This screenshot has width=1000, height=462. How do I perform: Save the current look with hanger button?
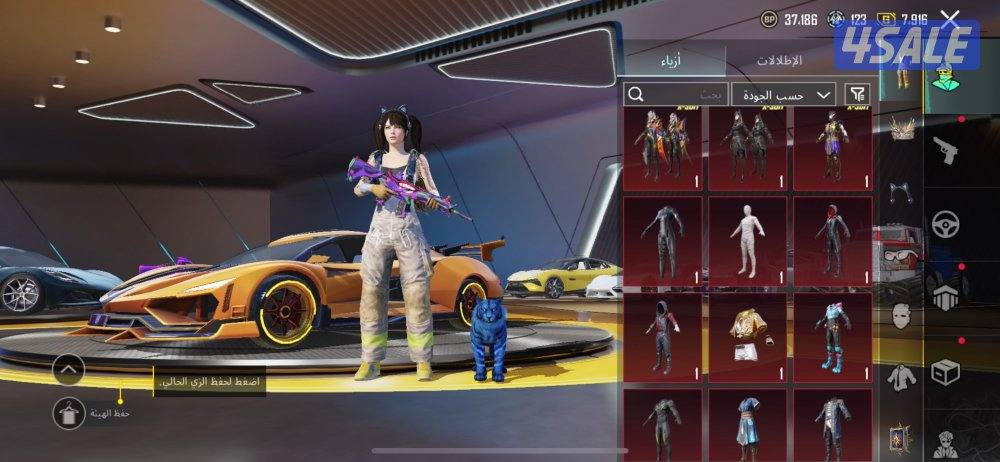click(x=68, y=412)
